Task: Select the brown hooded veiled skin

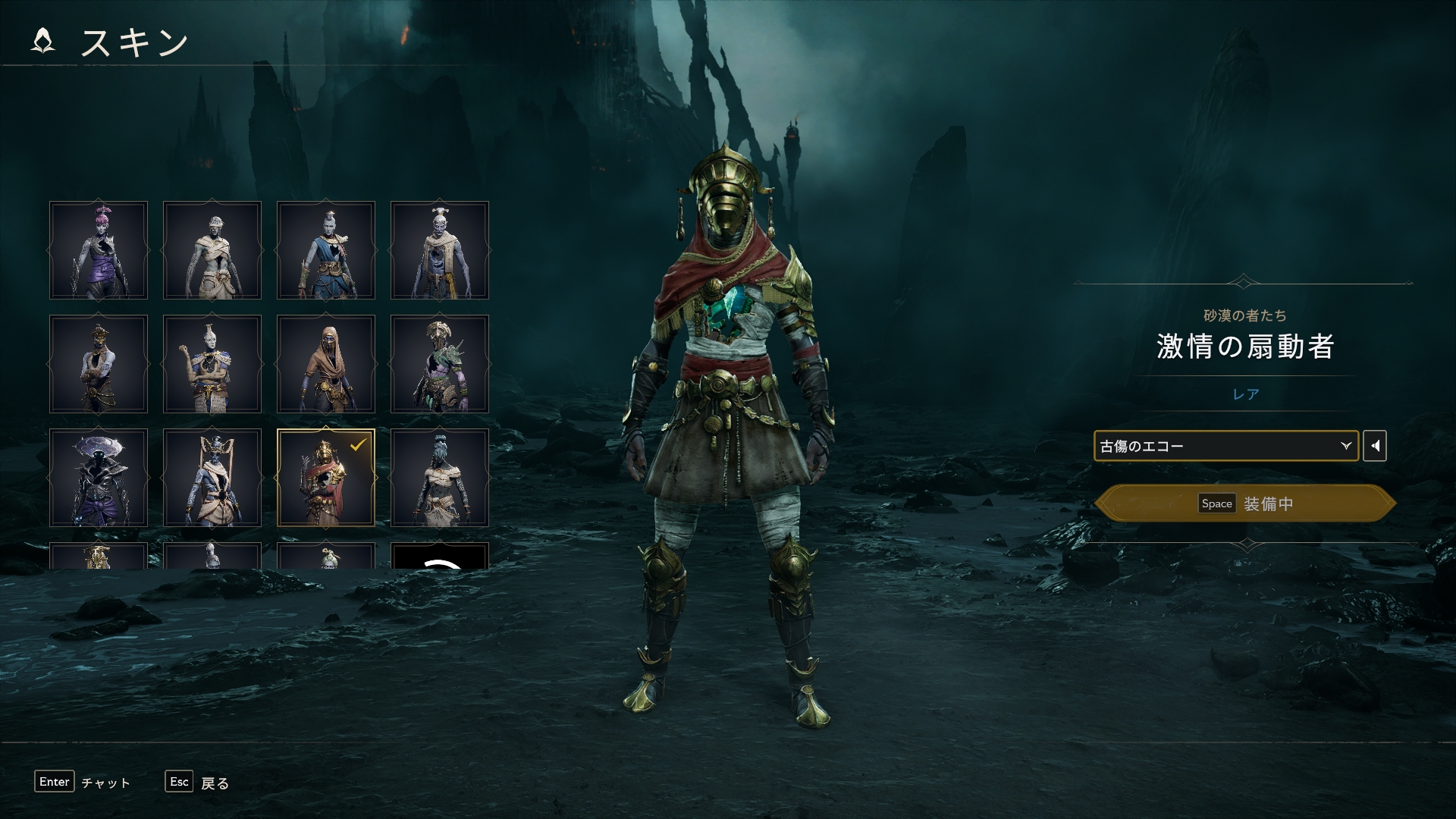Action: [326, 364]
